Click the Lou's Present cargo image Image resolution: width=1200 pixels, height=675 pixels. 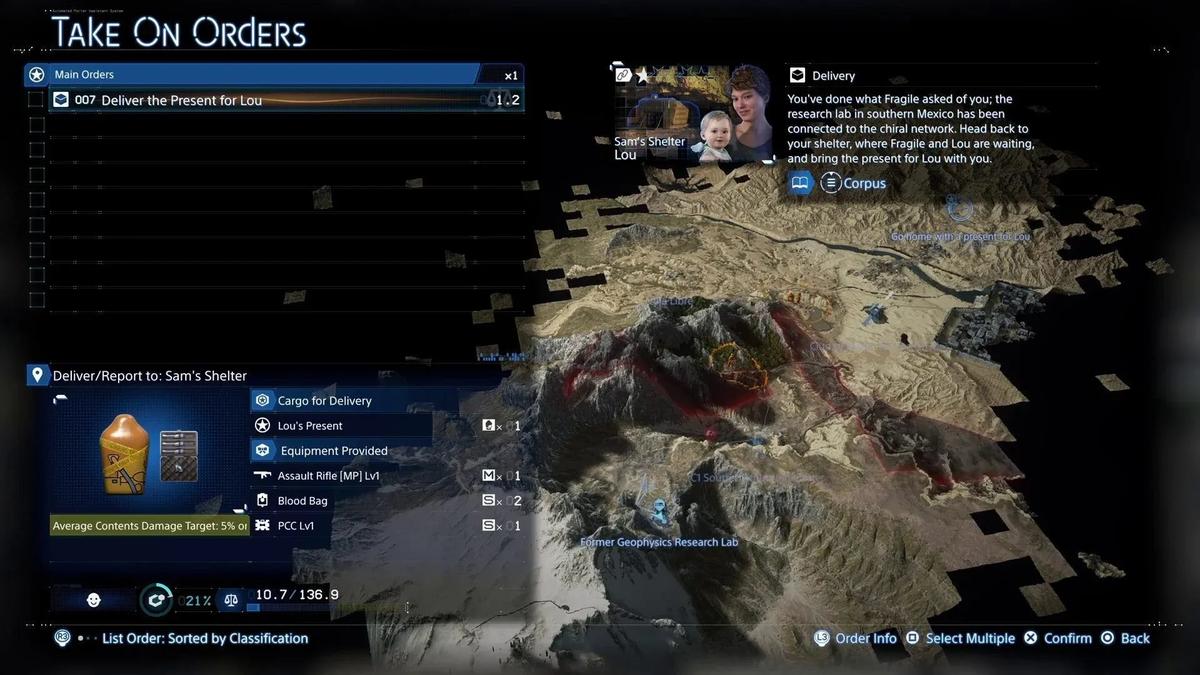tap(124, 455)
